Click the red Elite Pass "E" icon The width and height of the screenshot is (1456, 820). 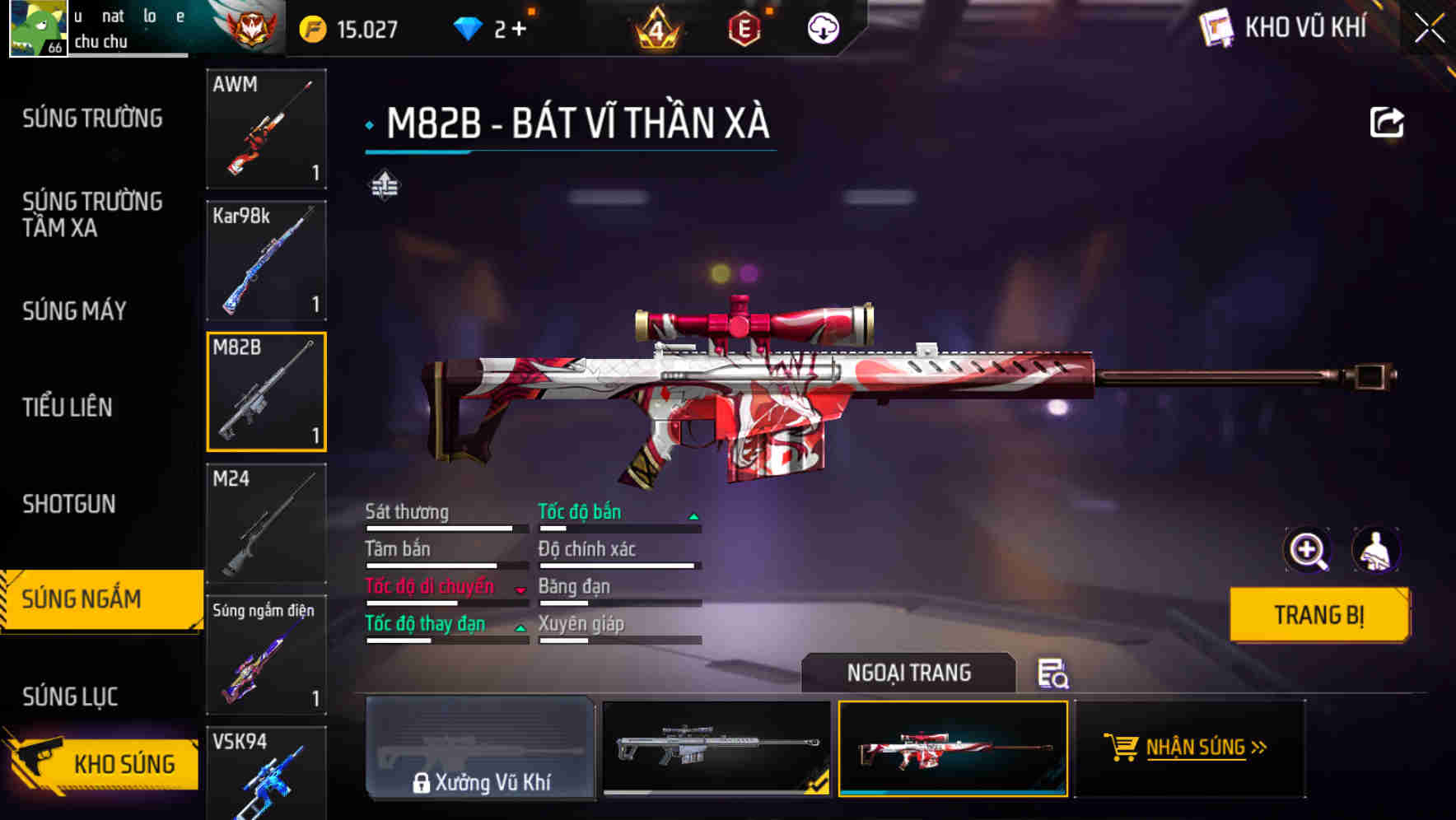pyautogui.click(x=745, y=27)
